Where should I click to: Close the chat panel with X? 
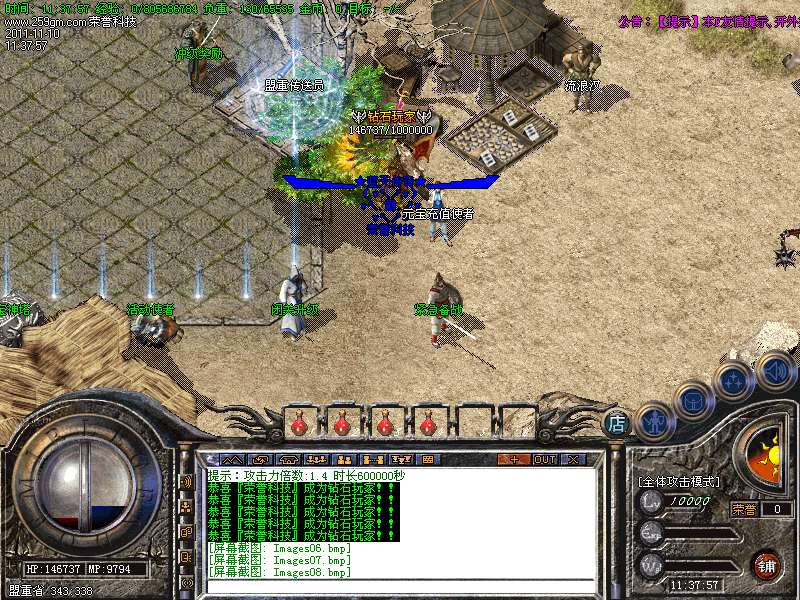click(x=573, y=459)
